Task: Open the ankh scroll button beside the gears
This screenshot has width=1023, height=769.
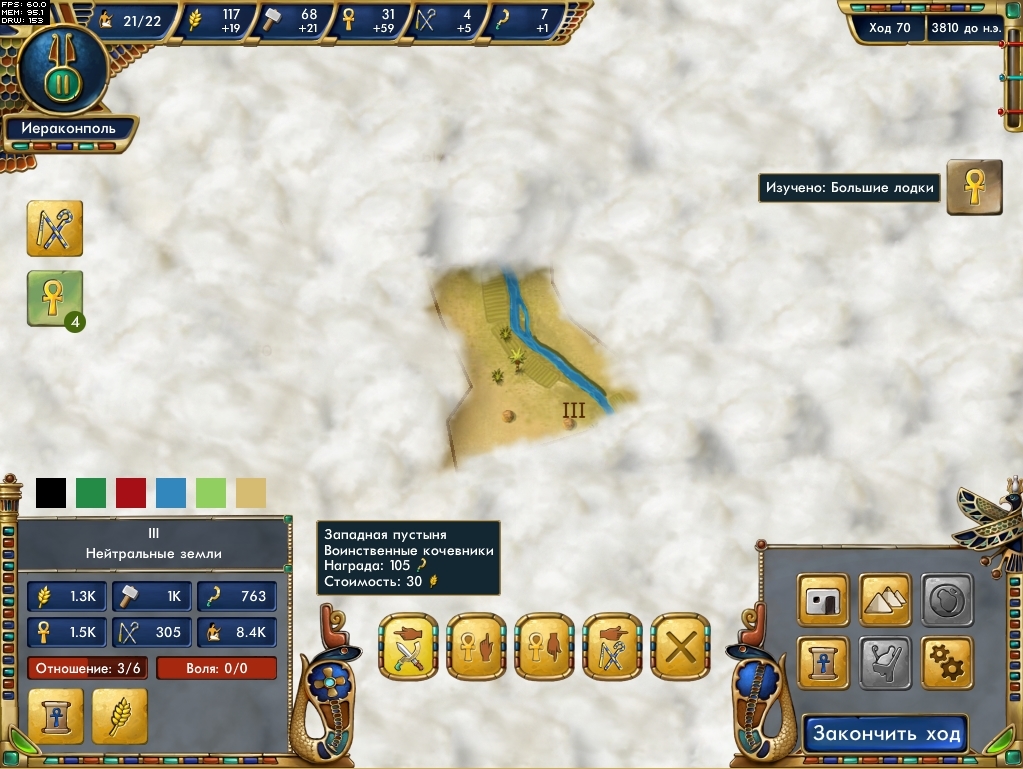Action: tap(824, 662)
